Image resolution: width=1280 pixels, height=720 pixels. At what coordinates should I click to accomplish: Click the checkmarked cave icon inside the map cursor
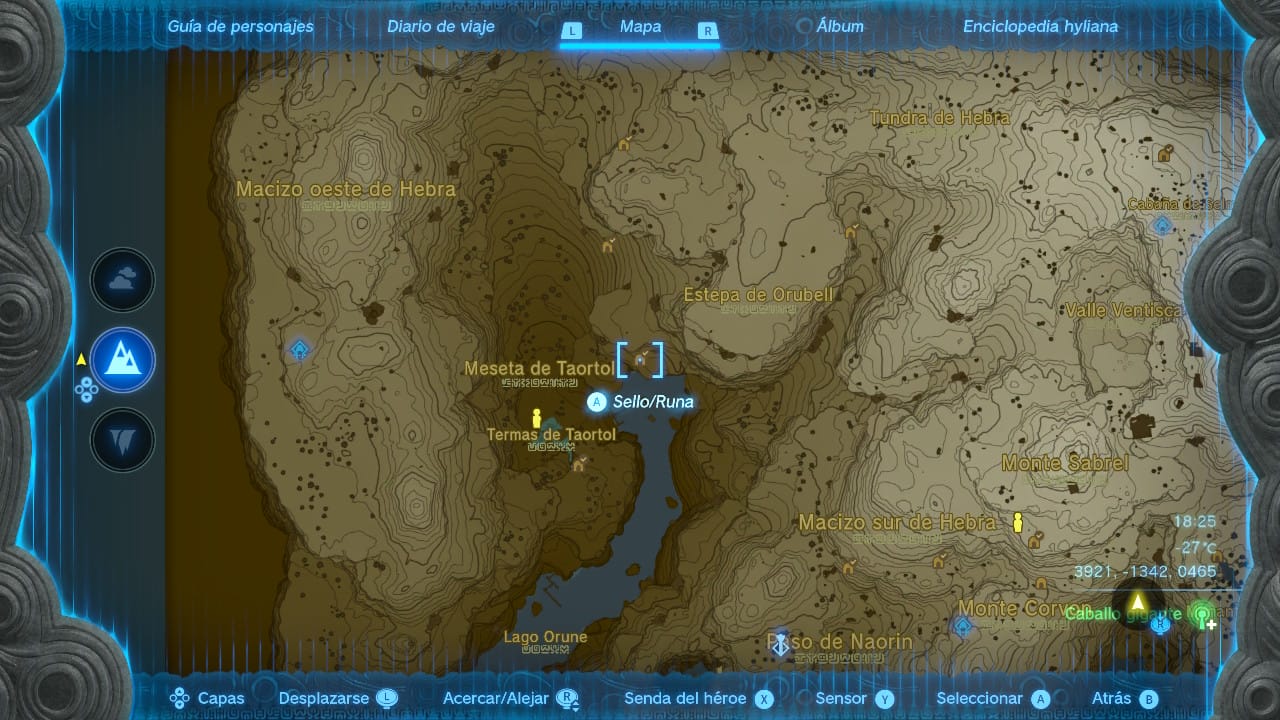point(641,360)
